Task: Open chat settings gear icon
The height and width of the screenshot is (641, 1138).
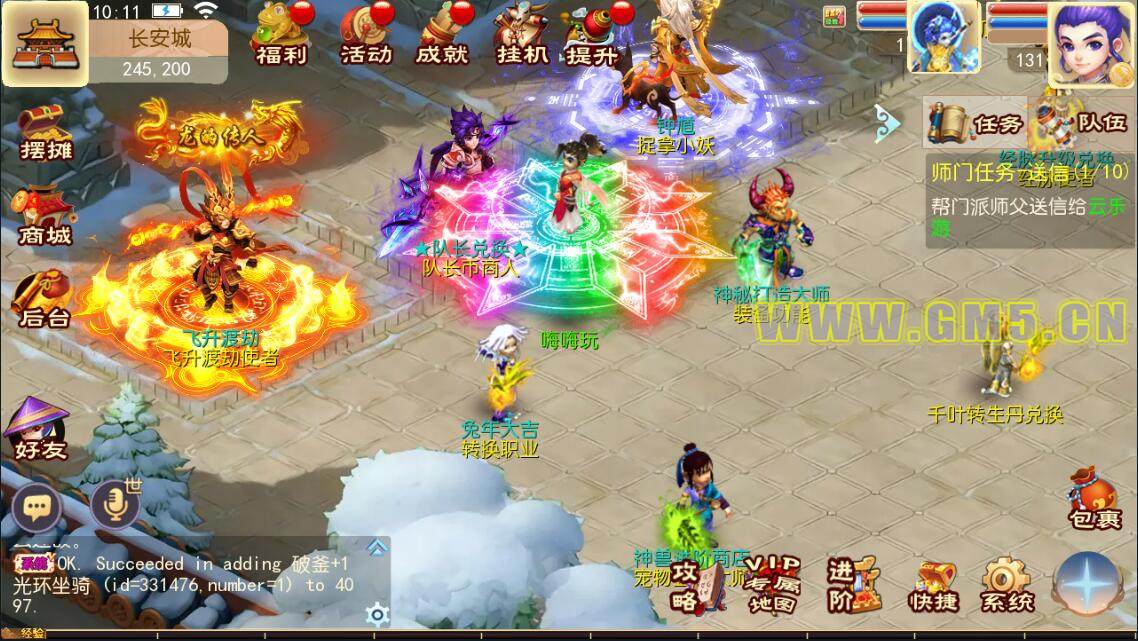Action: [x=376, y=613]
